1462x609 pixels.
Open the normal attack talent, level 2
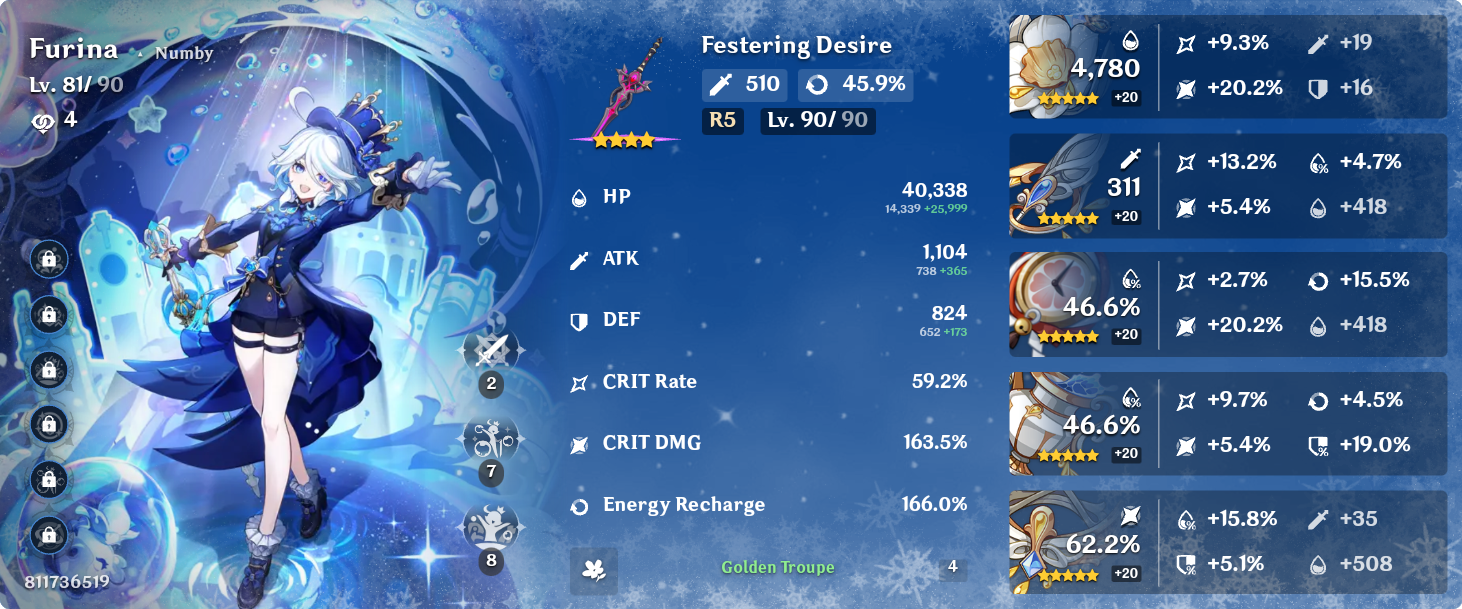pos(491,351)
